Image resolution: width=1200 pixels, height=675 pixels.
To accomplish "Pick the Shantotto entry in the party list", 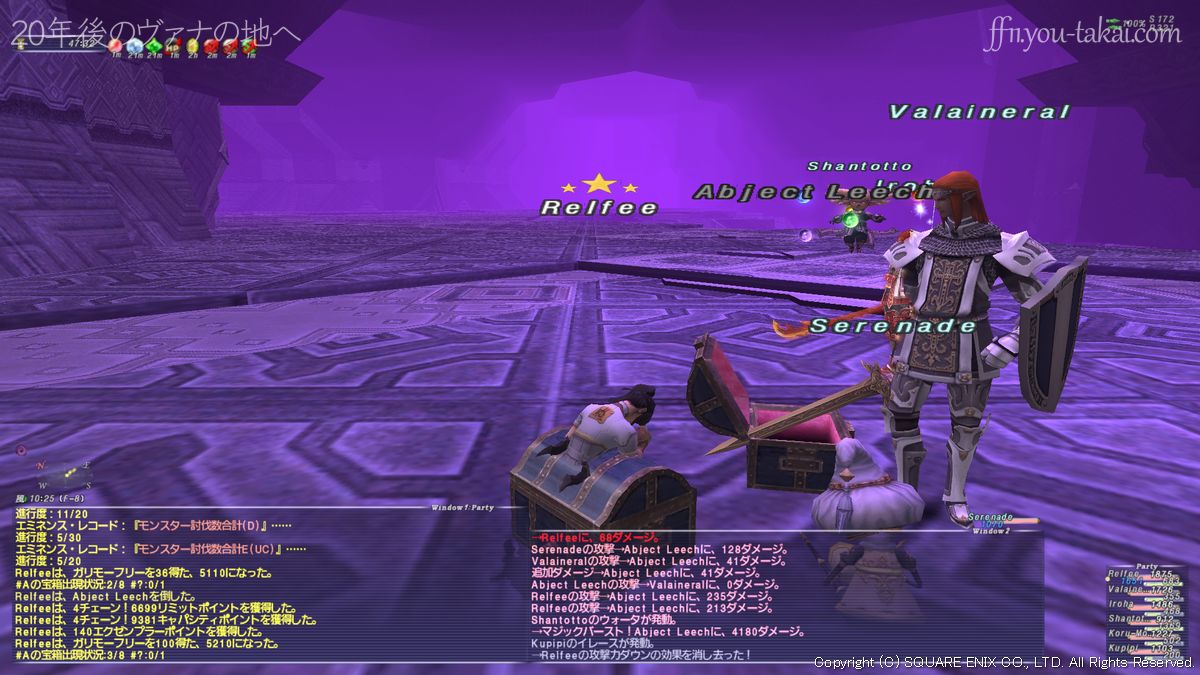I will coord(1125,619).
